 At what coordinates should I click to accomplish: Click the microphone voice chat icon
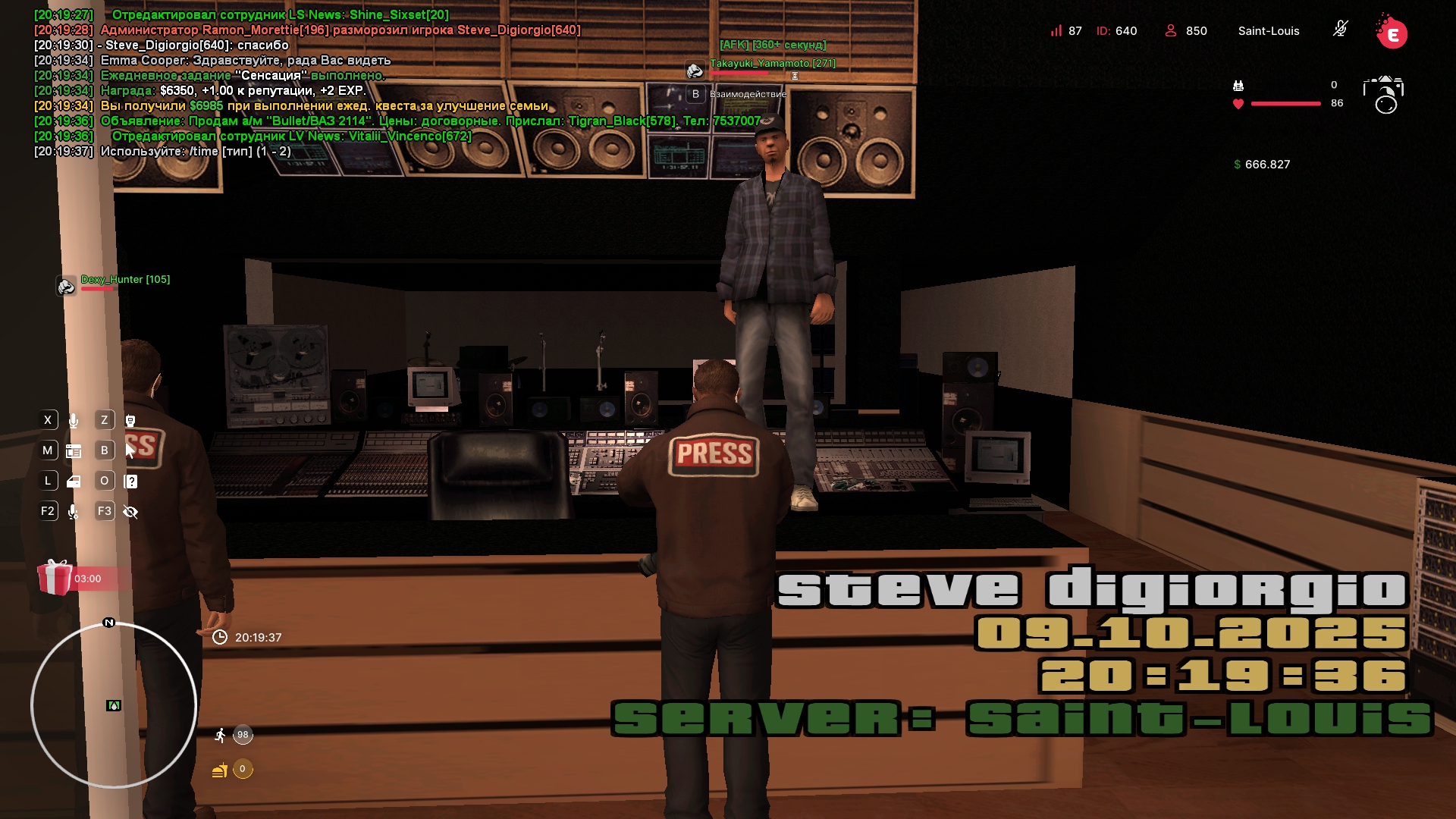point(74,420)
